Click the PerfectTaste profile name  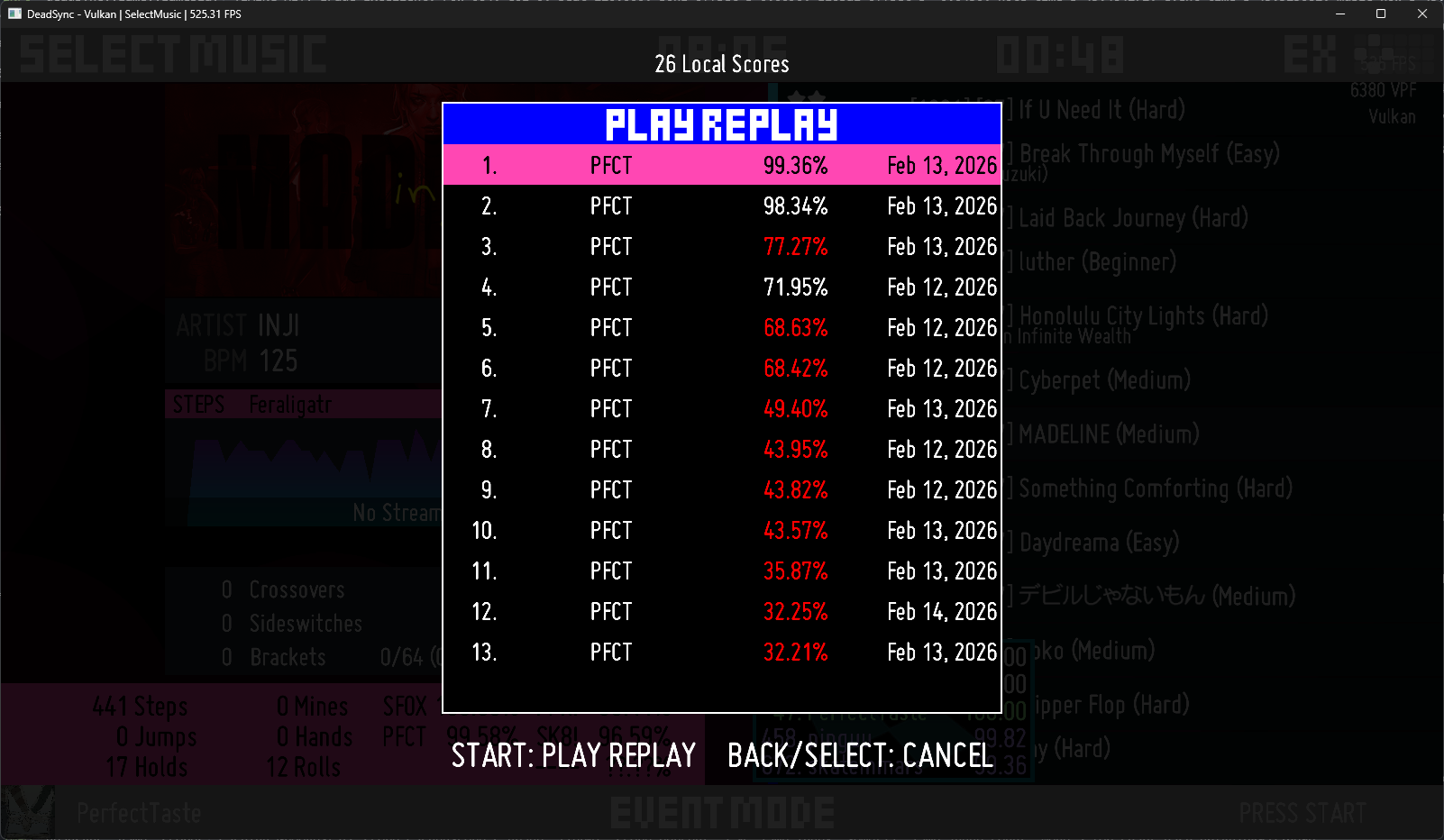pyautogui.click(x=138, y=812)
